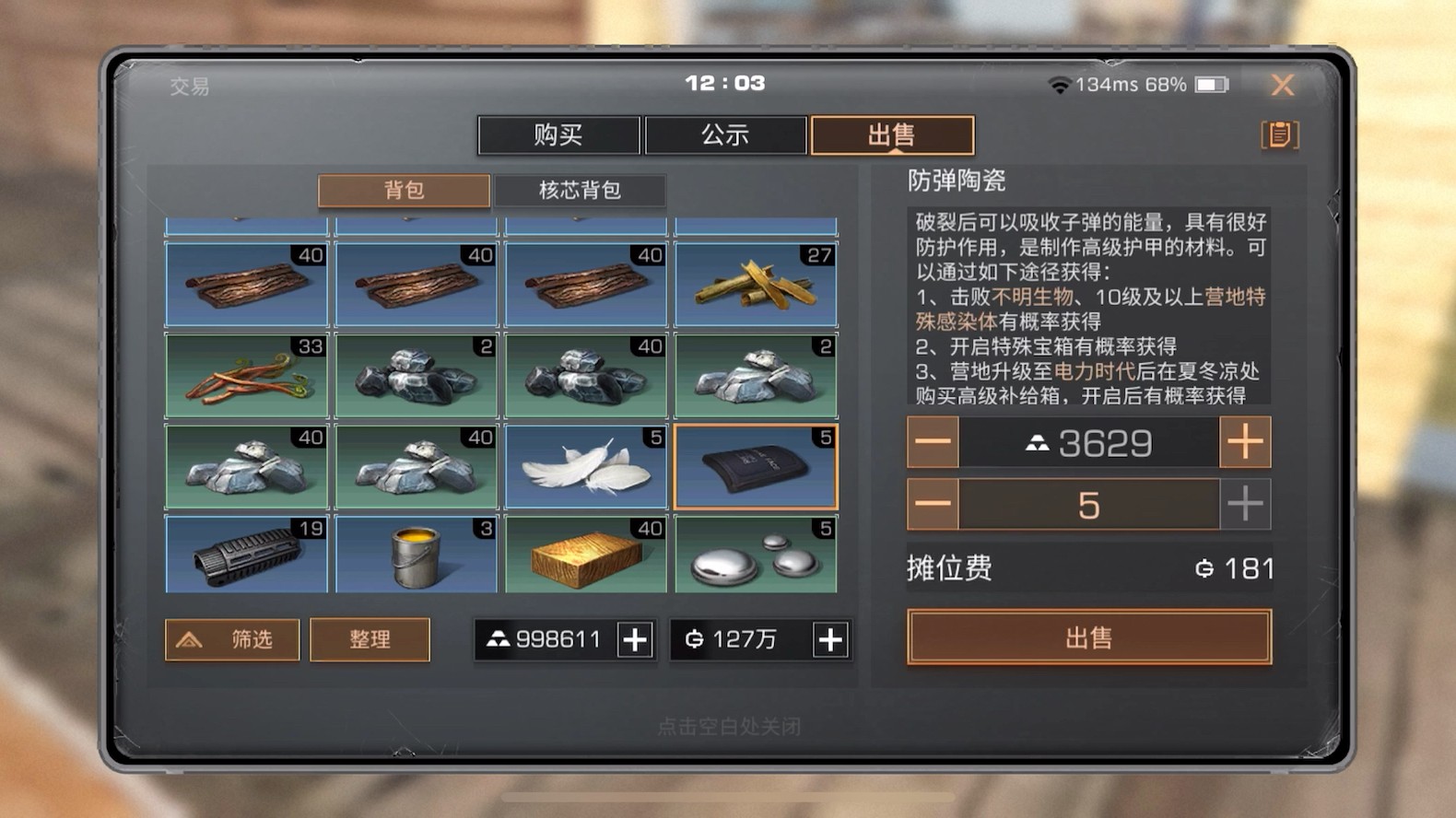This screenshot has height=818, width=1456.
Task: Click plus next to 127万 gold
Action: tap(828, 639)
